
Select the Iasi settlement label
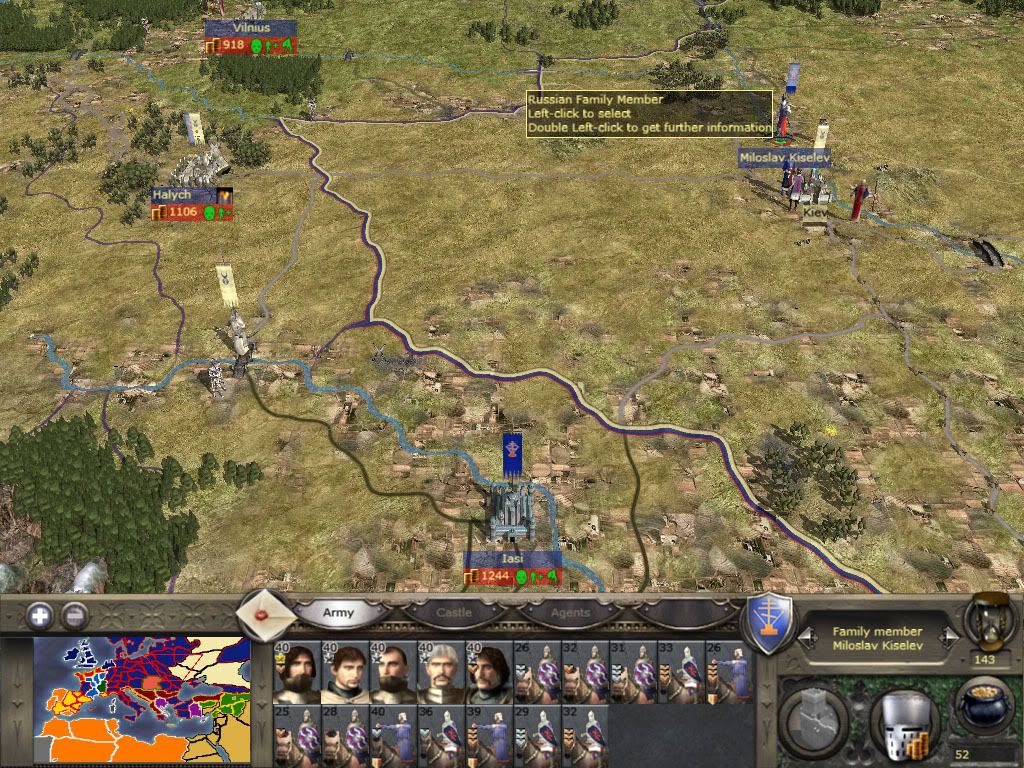point(512,559)
